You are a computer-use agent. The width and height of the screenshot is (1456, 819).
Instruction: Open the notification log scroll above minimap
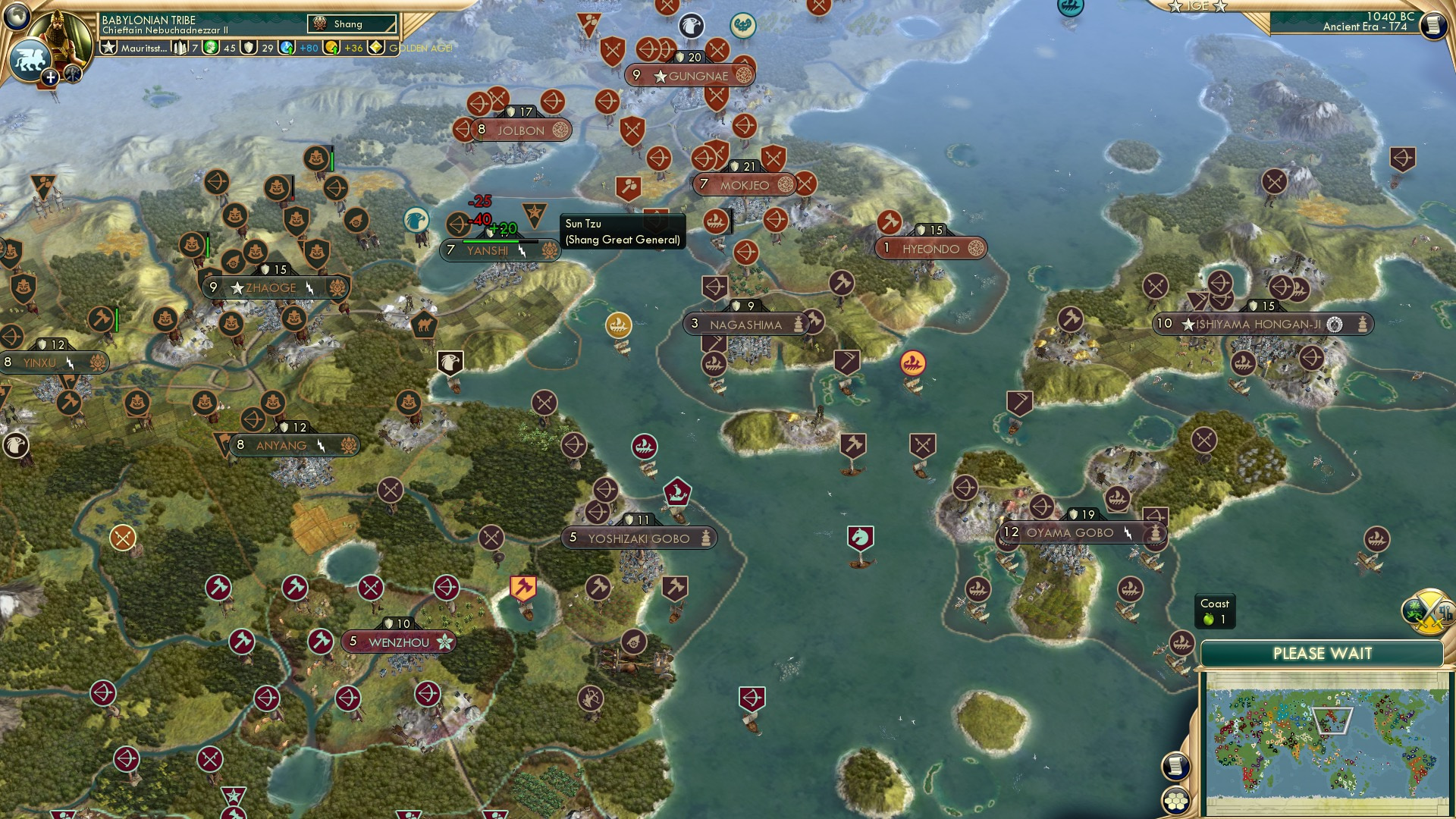(x=1176, y=766)
